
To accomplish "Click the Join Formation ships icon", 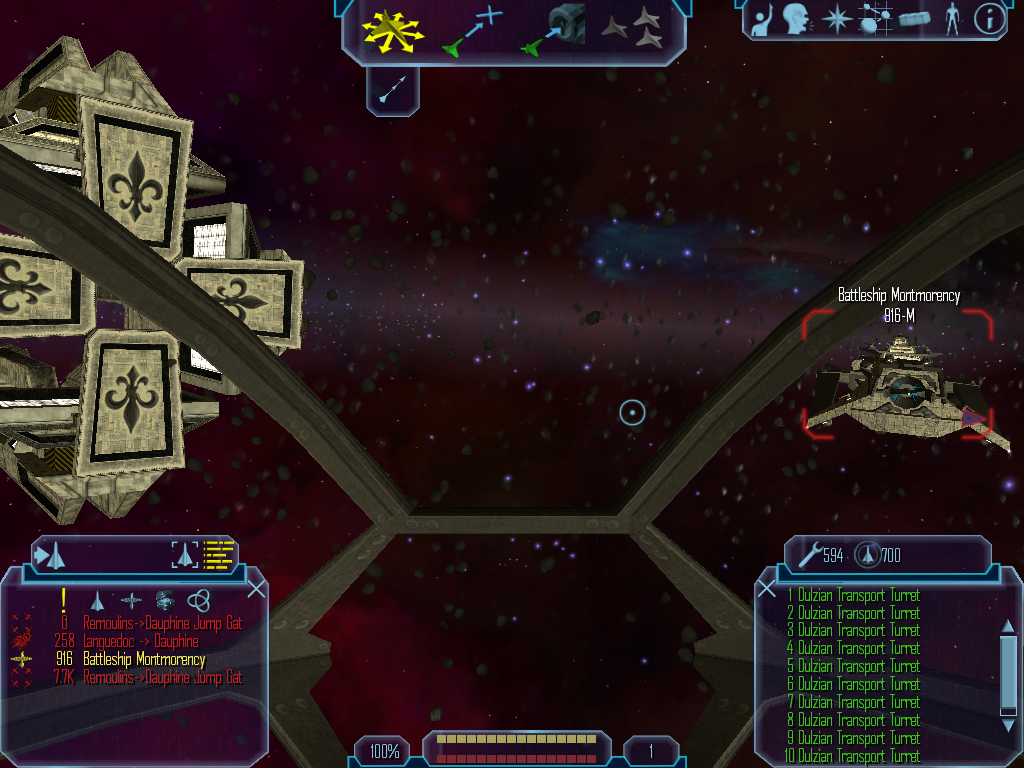I will (632, 30).
